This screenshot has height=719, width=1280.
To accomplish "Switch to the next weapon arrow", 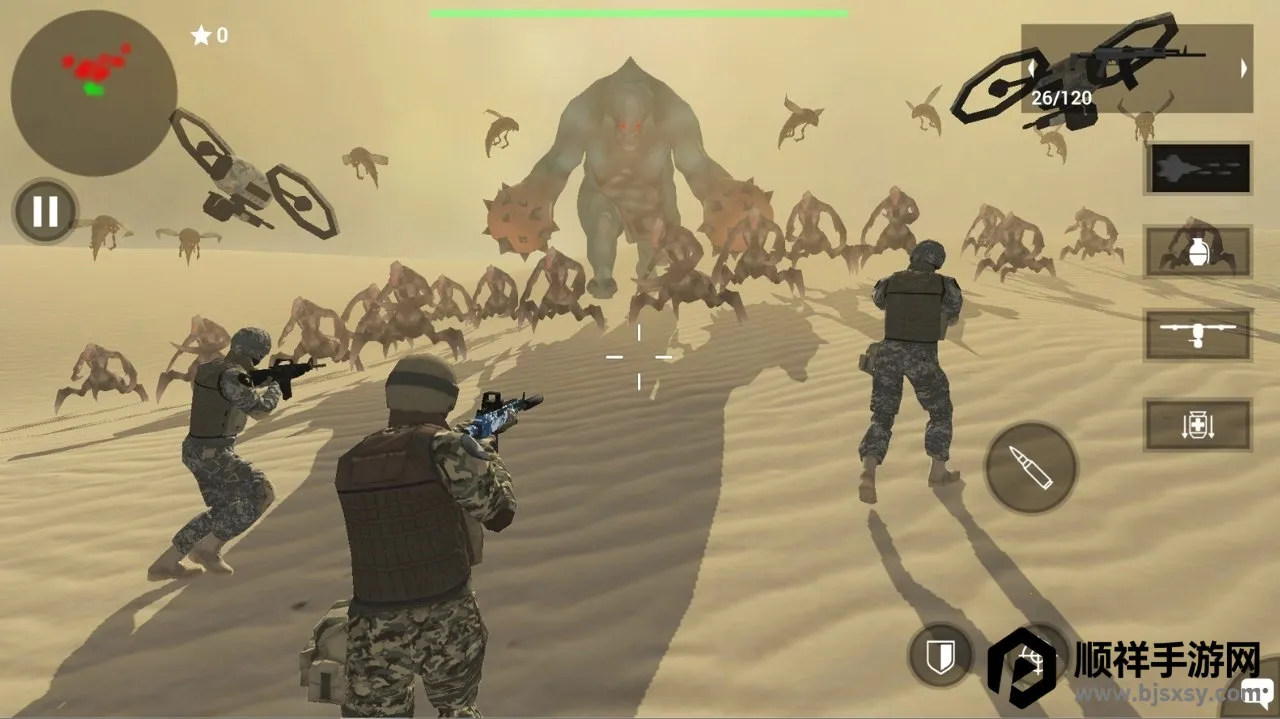I will [x=1244, y=68].
